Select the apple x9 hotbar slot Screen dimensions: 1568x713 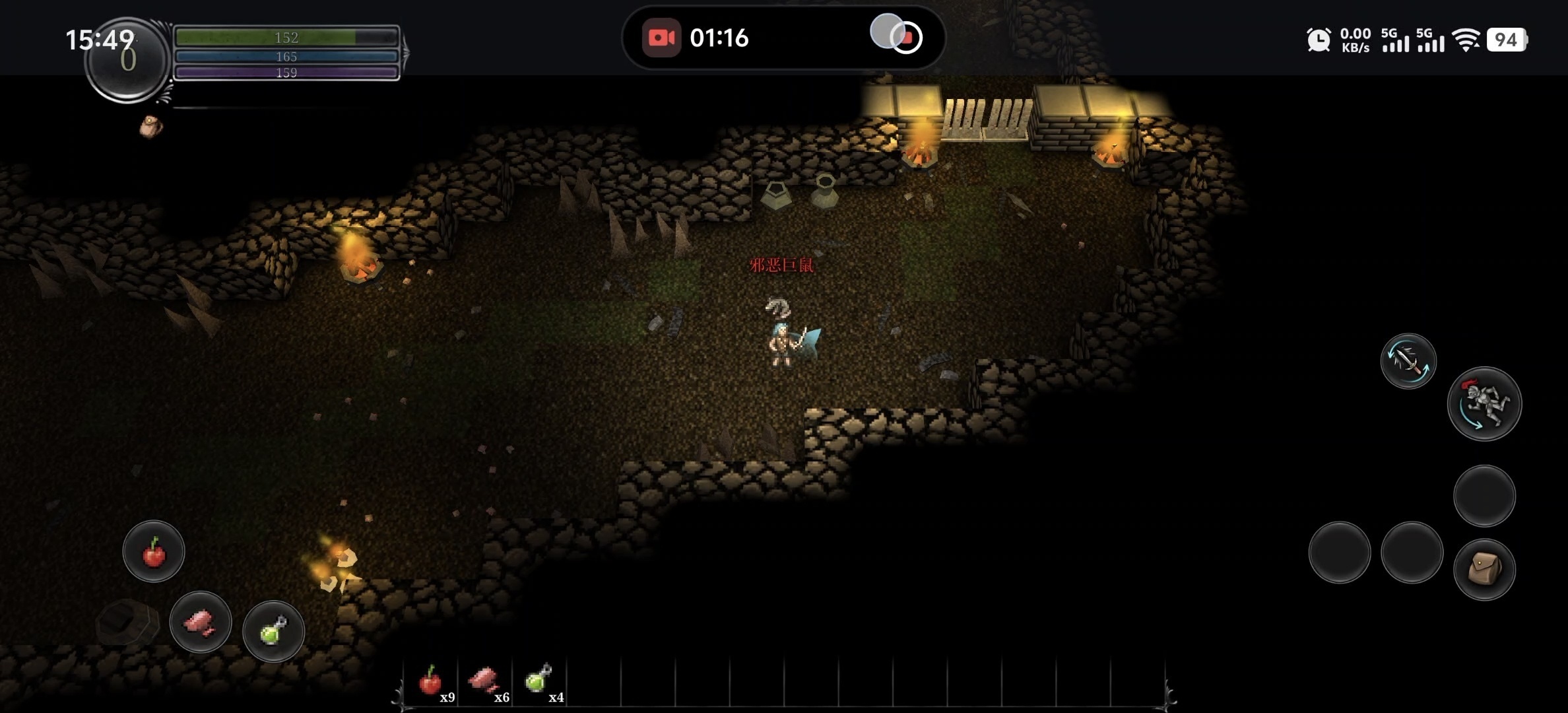tap(431, 681)
